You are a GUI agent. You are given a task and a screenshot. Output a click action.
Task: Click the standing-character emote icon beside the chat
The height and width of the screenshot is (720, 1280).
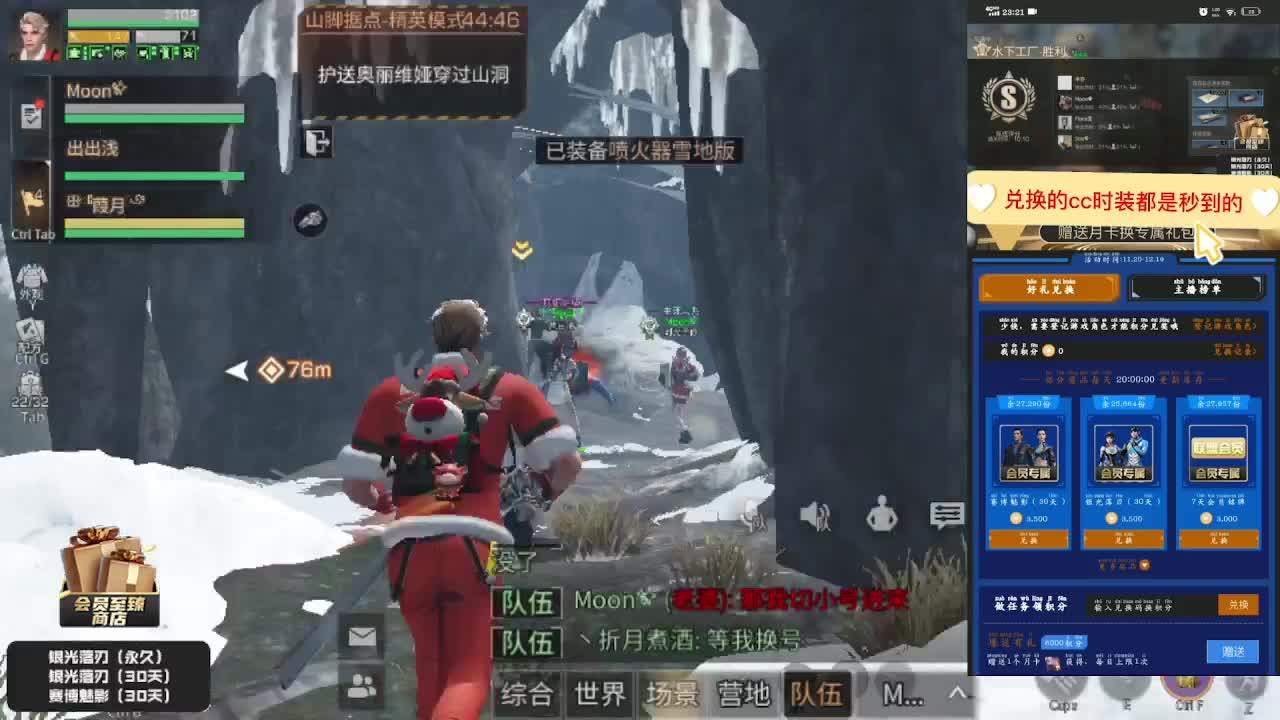click(882, 517)
